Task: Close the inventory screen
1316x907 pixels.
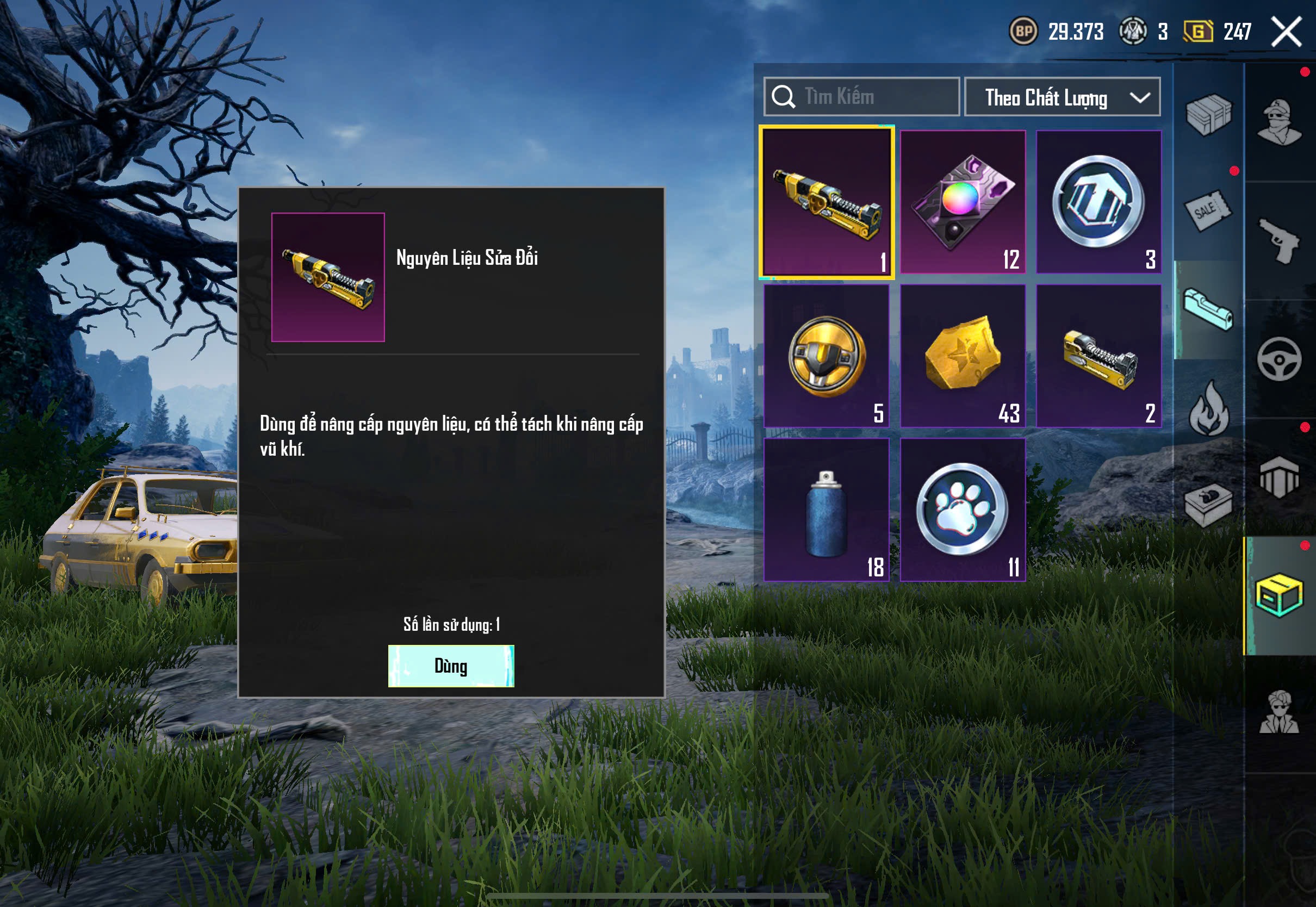Action: click(x=1286, y=32)
